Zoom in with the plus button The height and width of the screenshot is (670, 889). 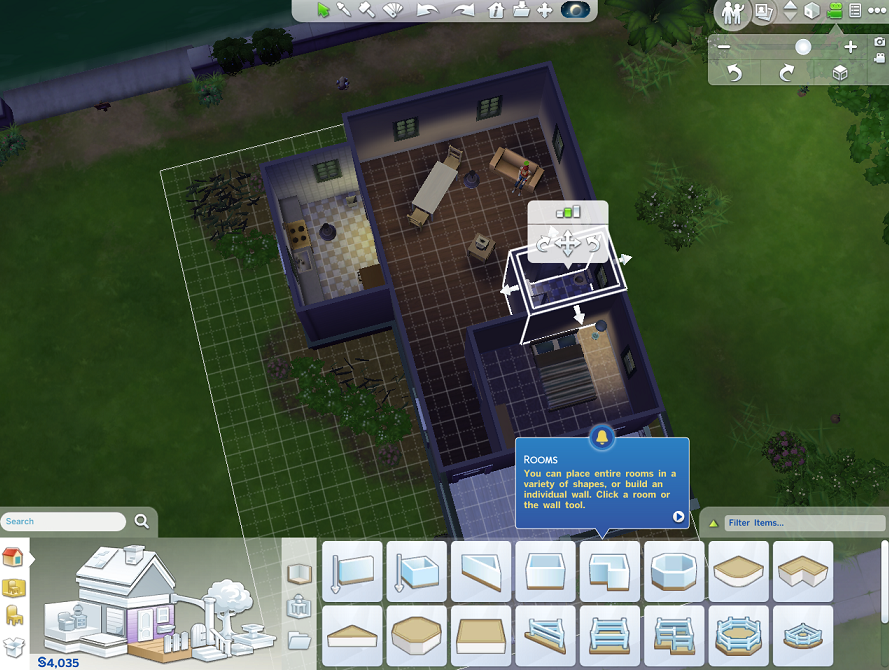point(850,47)
